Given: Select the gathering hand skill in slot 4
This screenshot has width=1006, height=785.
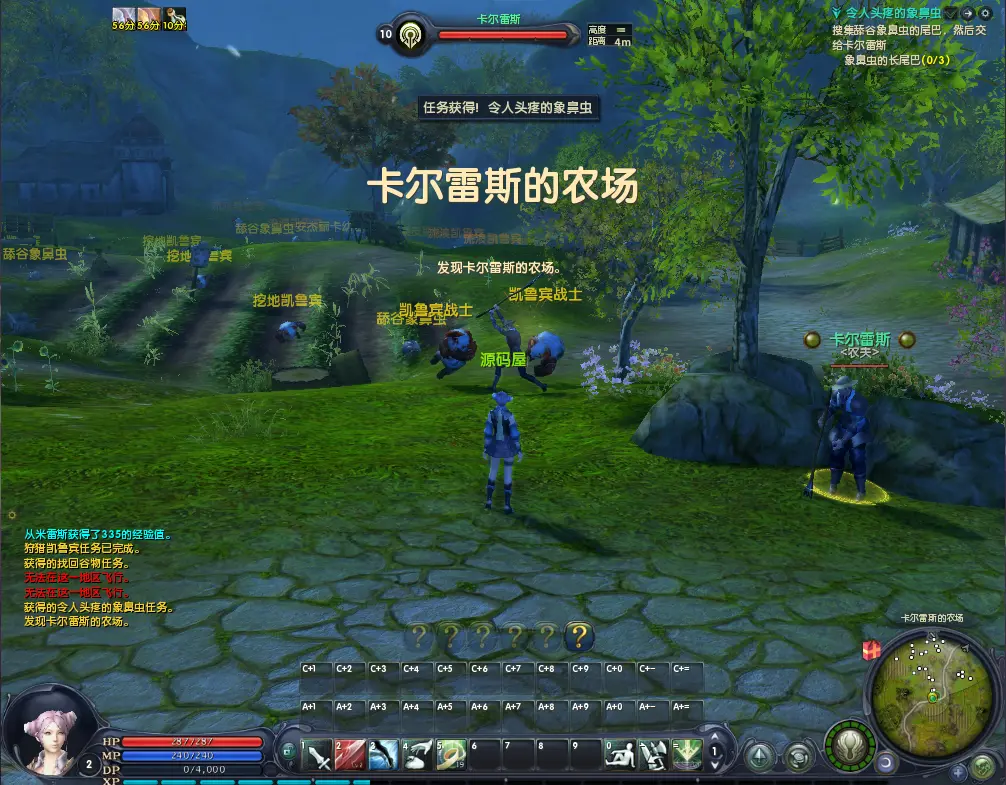Looking at the screenshot, I should coord(418,754).
